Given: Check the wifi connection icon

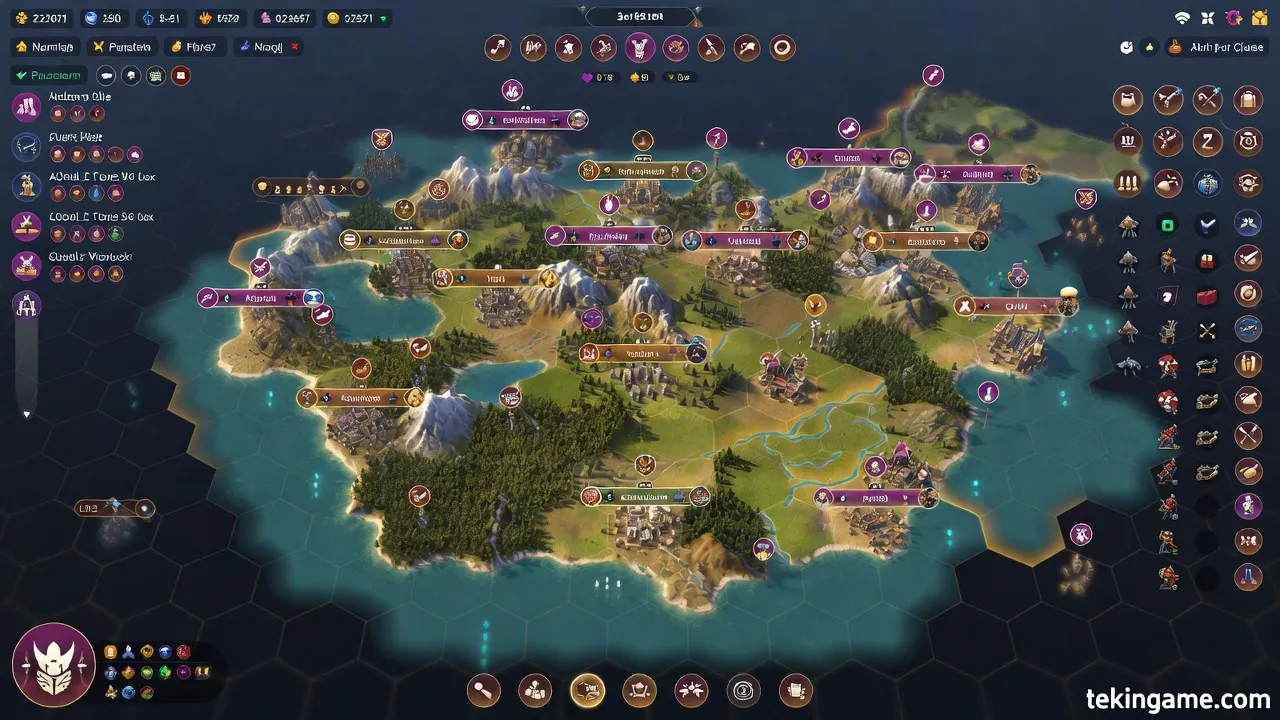Looking at the screenshot, I should pyautogui.click(x=1183, y=18).
